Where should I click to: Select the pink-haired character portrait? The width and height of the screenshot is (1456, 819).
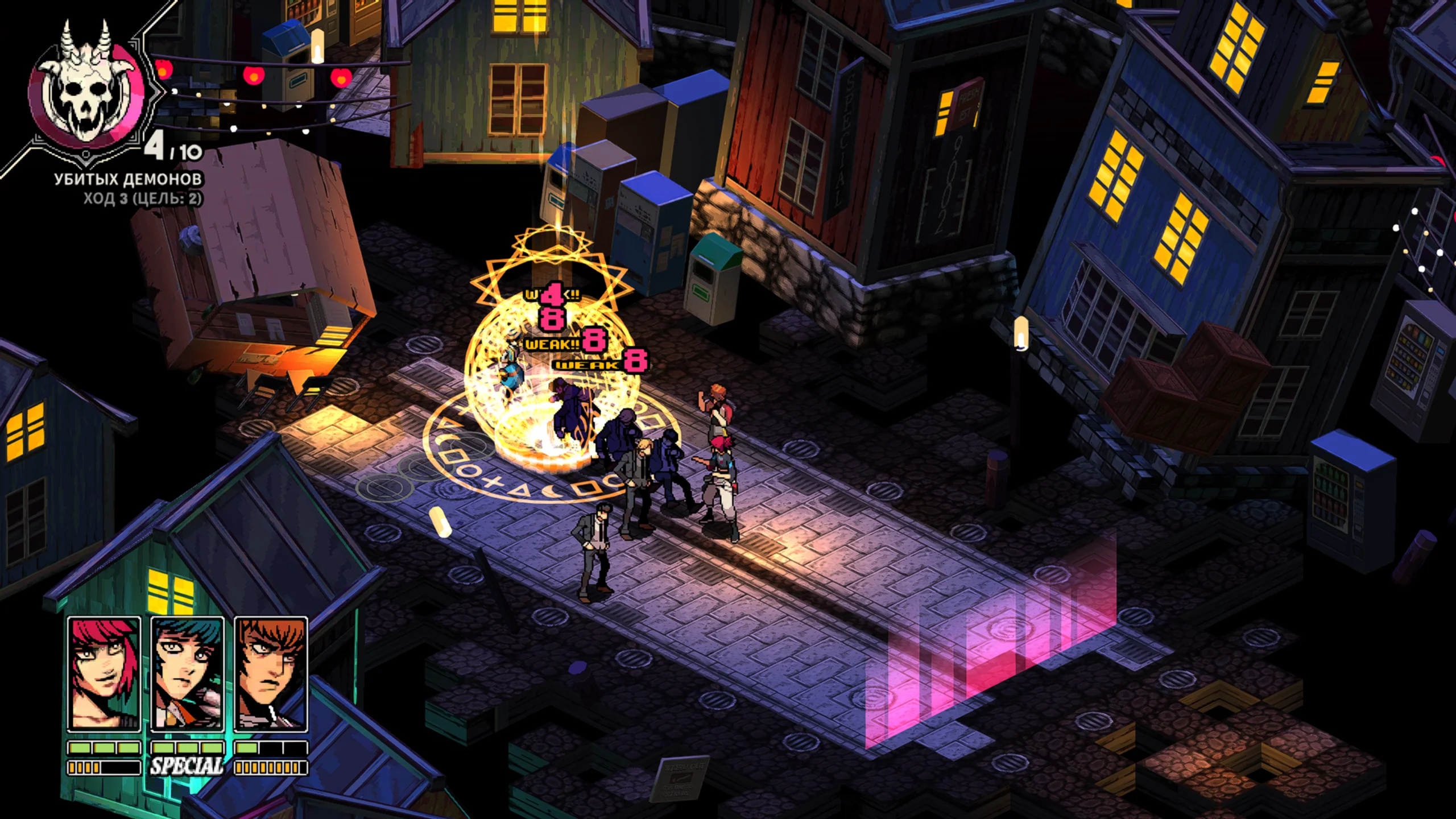pos(104,673)
